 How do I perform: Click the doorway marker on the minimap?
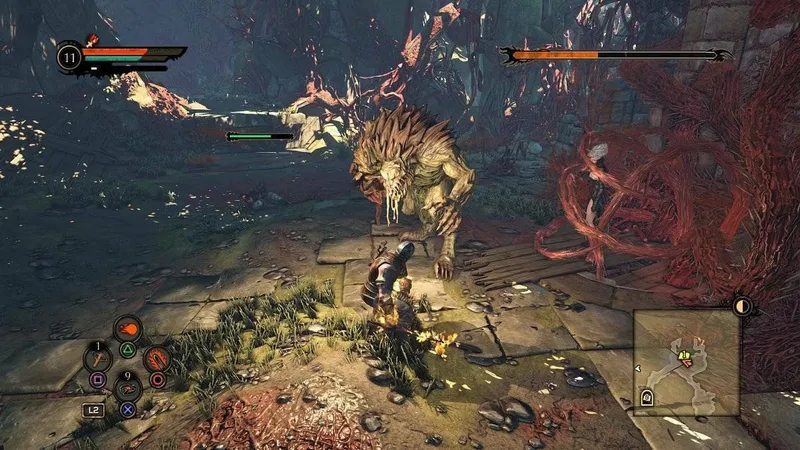click(x=648, y=398)
